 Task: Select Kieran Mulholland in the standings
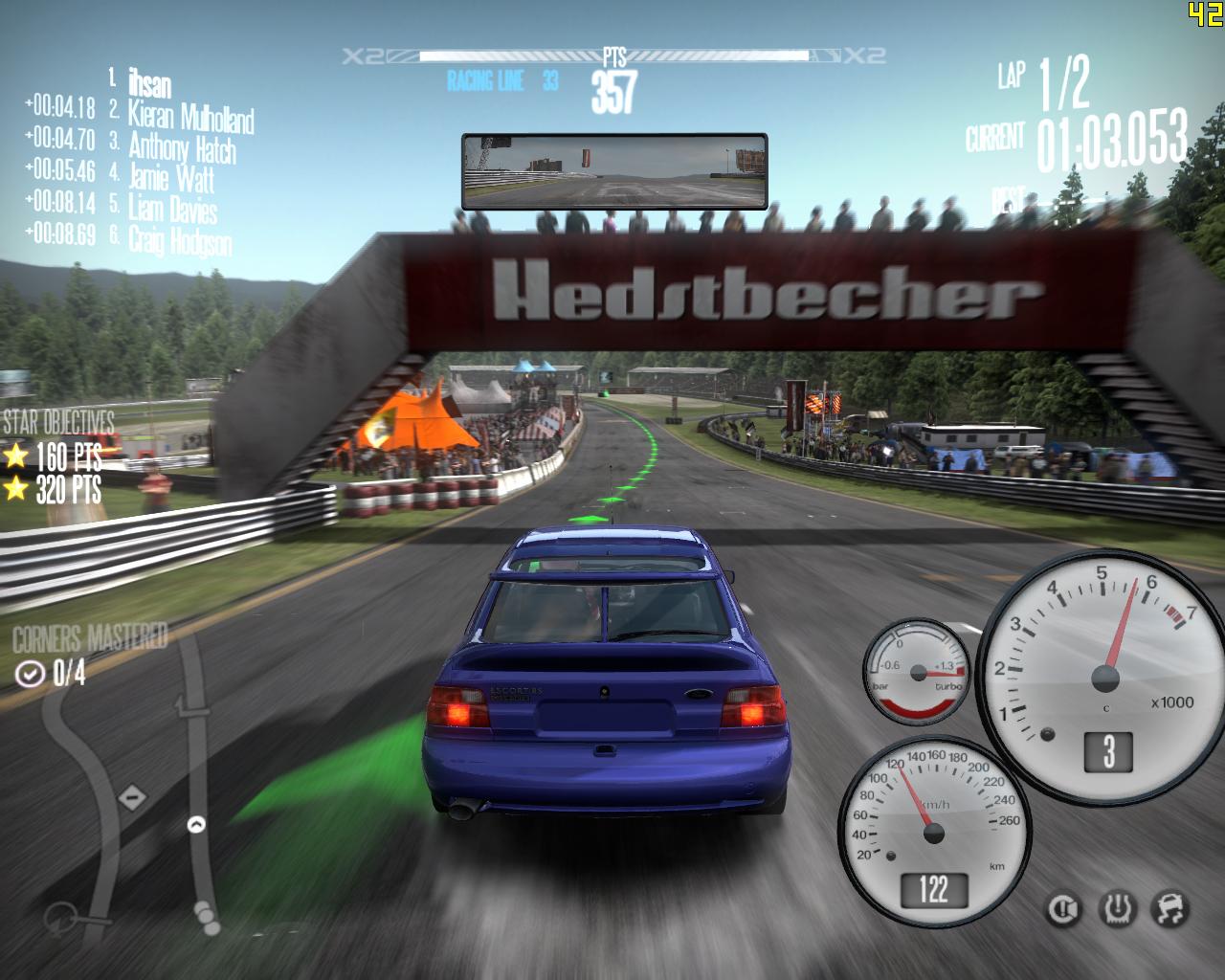190,117
